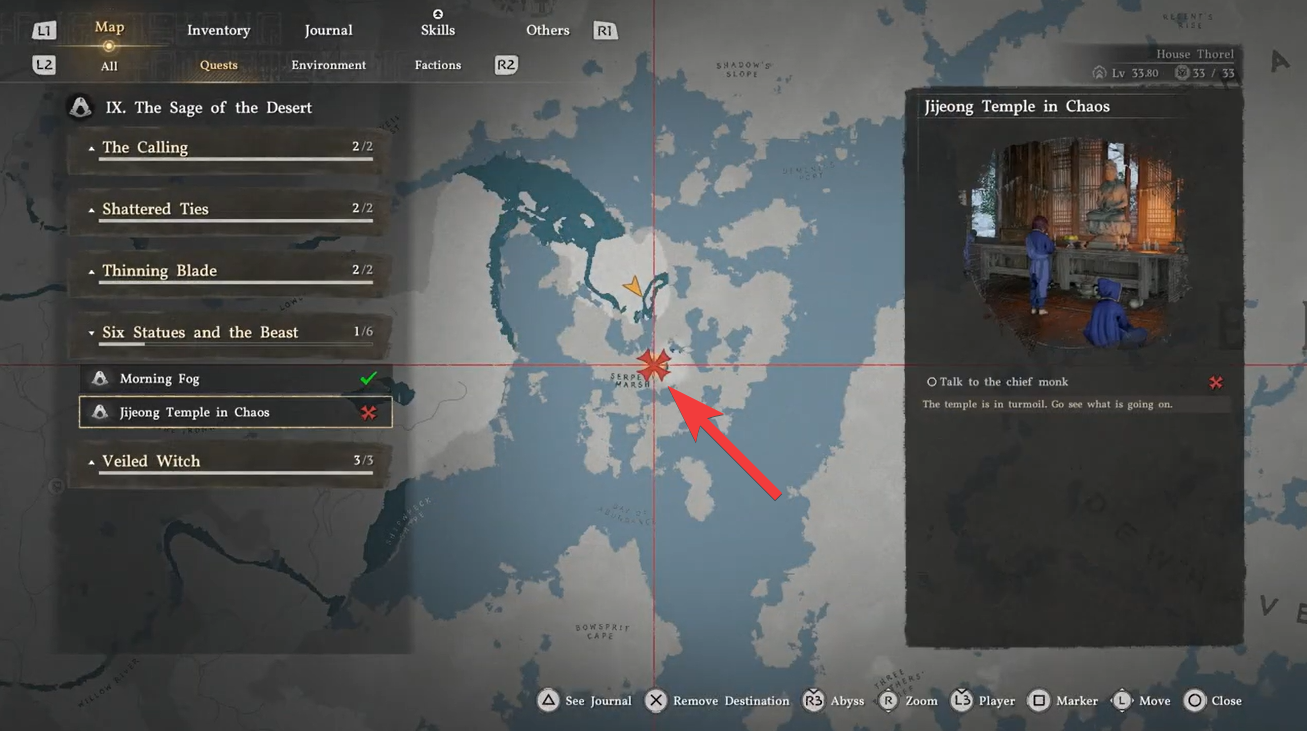1307x731 pixels.
Task: Click the Map tab
Action: 109,27
